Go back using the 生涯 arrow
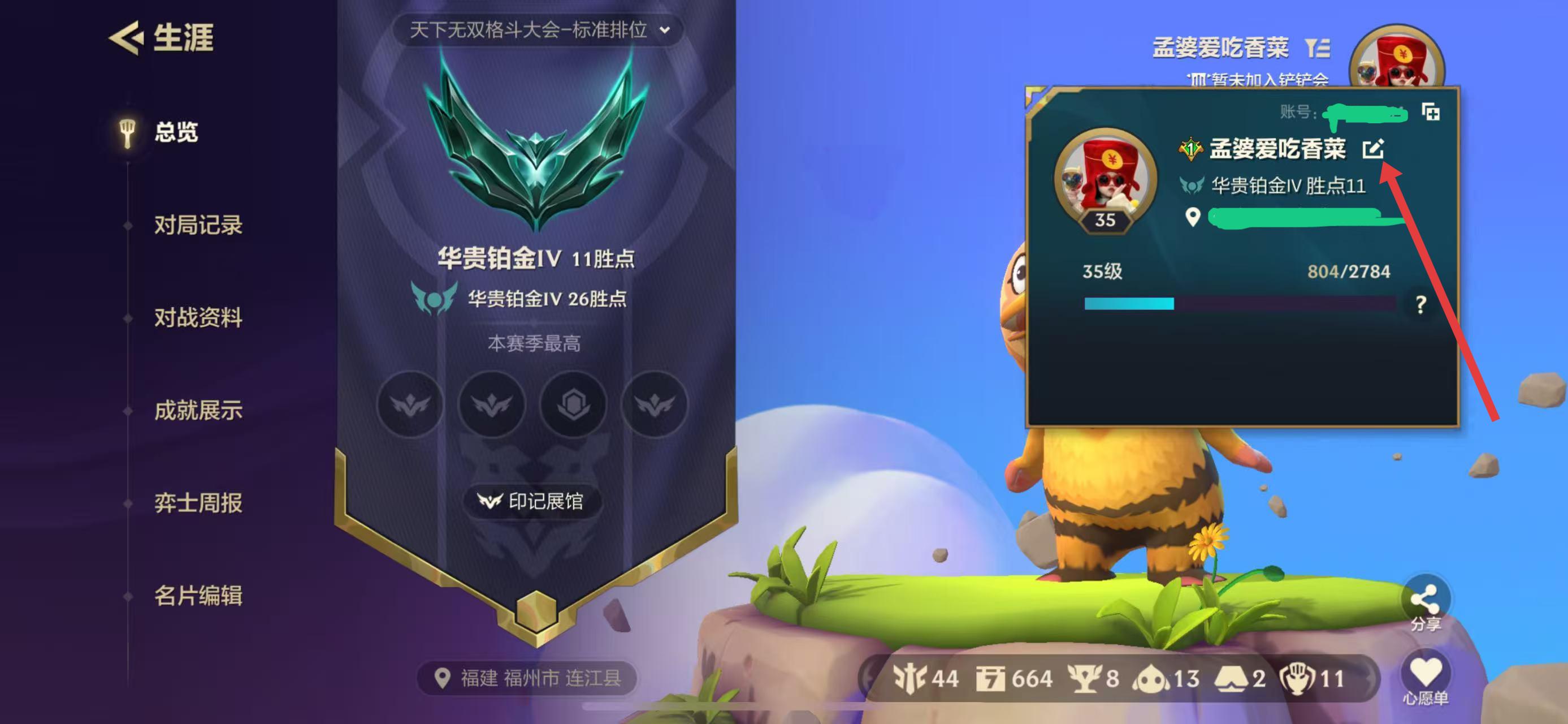The width and height of the screenshot is (1568, 724). pos(127,38)
